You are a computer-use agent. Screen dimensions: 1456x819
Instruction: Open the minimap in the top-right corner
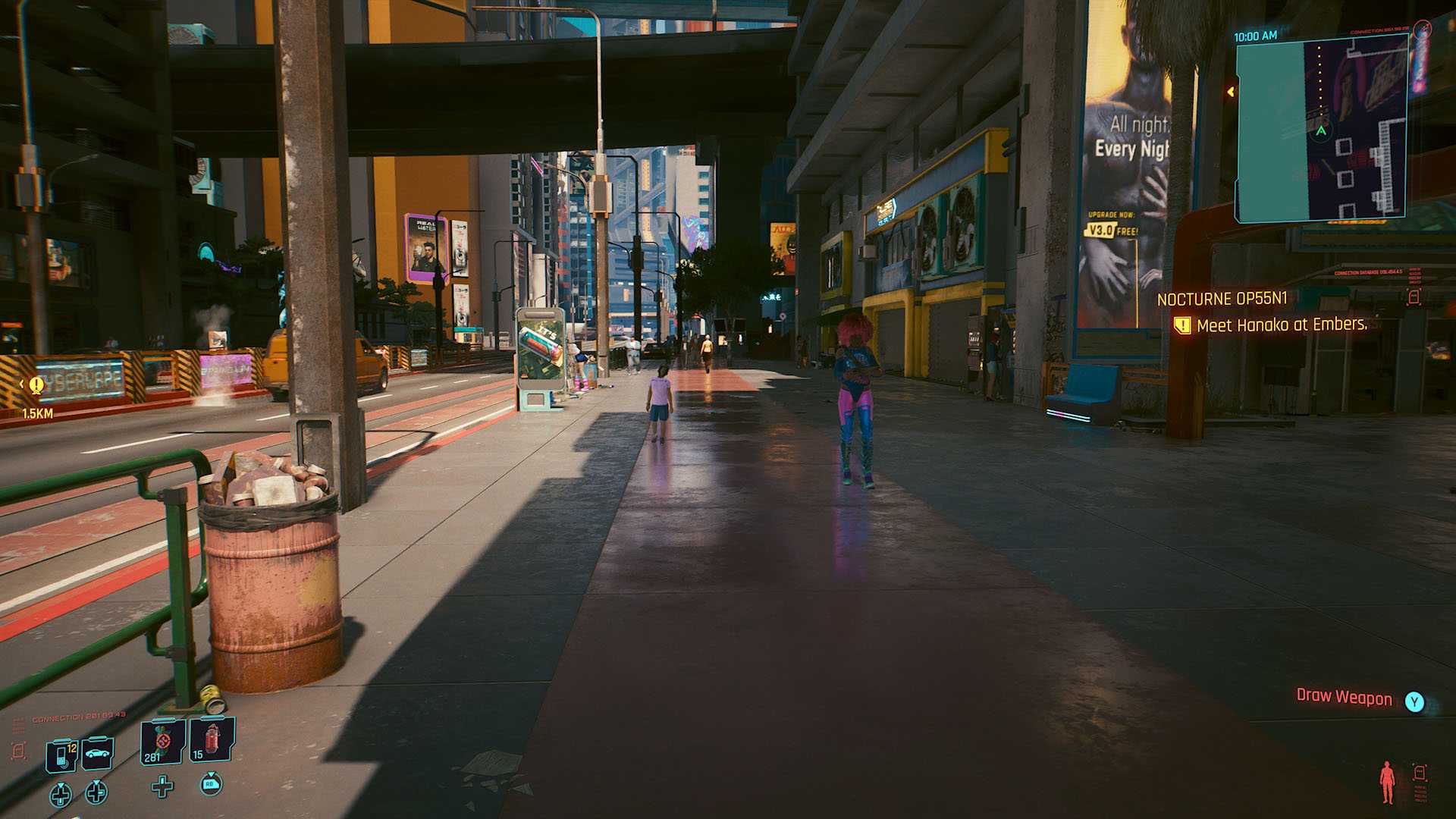pos(1321,130)
